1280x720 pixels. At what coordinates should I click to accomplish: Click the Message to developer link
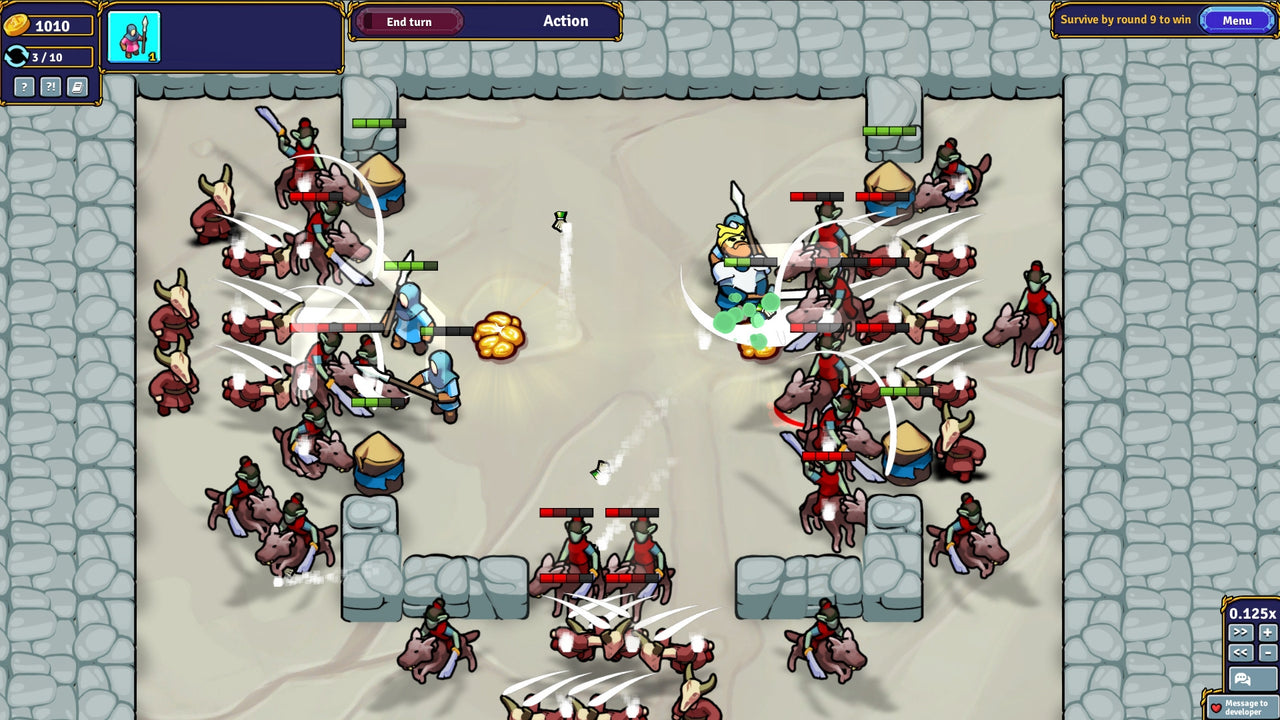1248,707
